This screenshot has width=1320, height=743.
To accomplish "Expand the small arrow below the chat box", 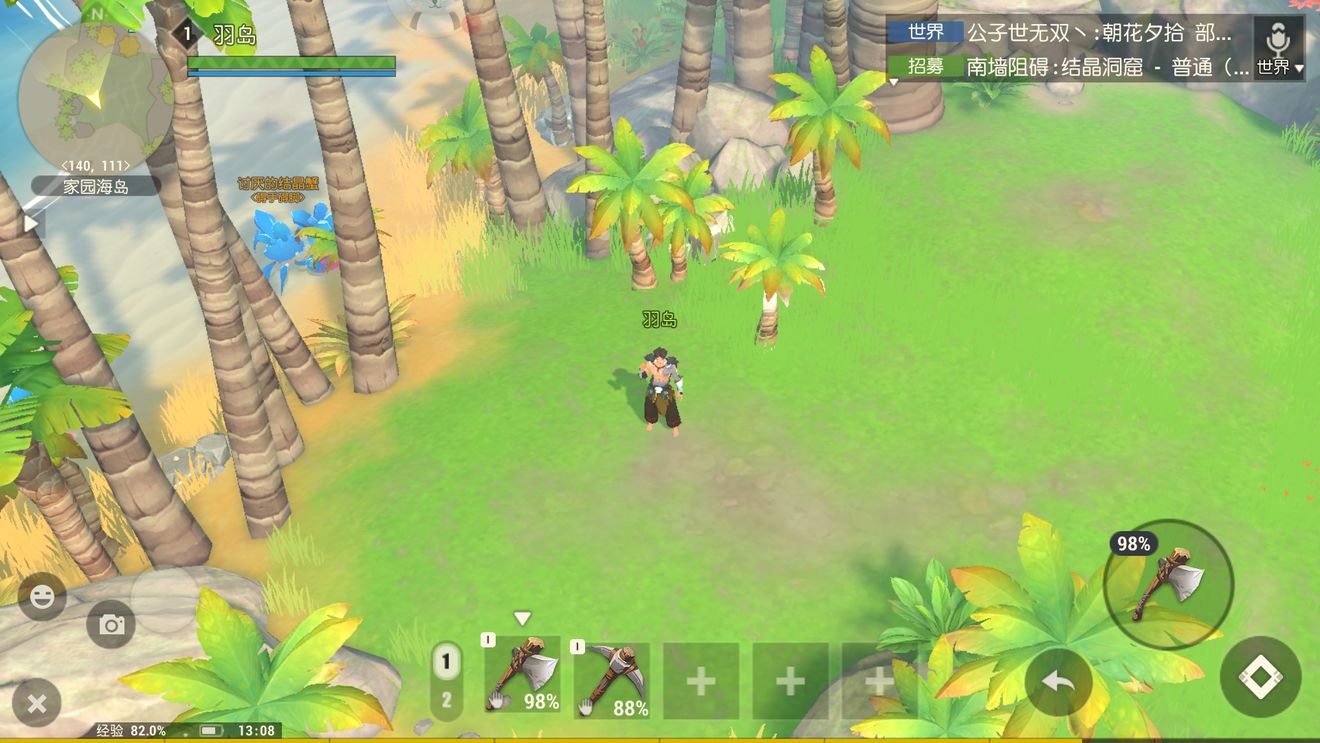I will tap(893, 83).
